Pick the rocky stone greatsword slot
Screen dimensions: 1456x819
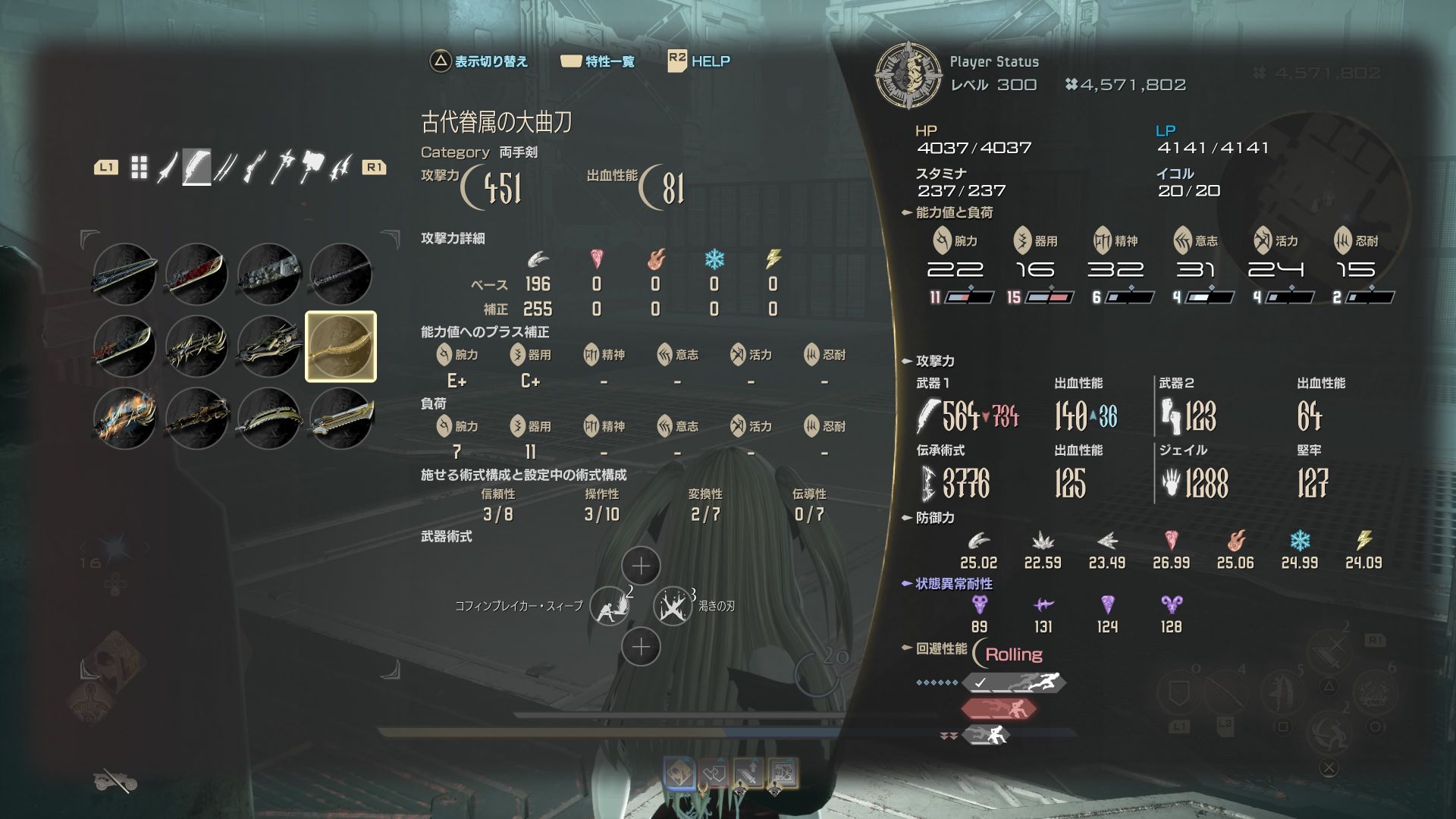pyautogui.click(x=268, y=274)
